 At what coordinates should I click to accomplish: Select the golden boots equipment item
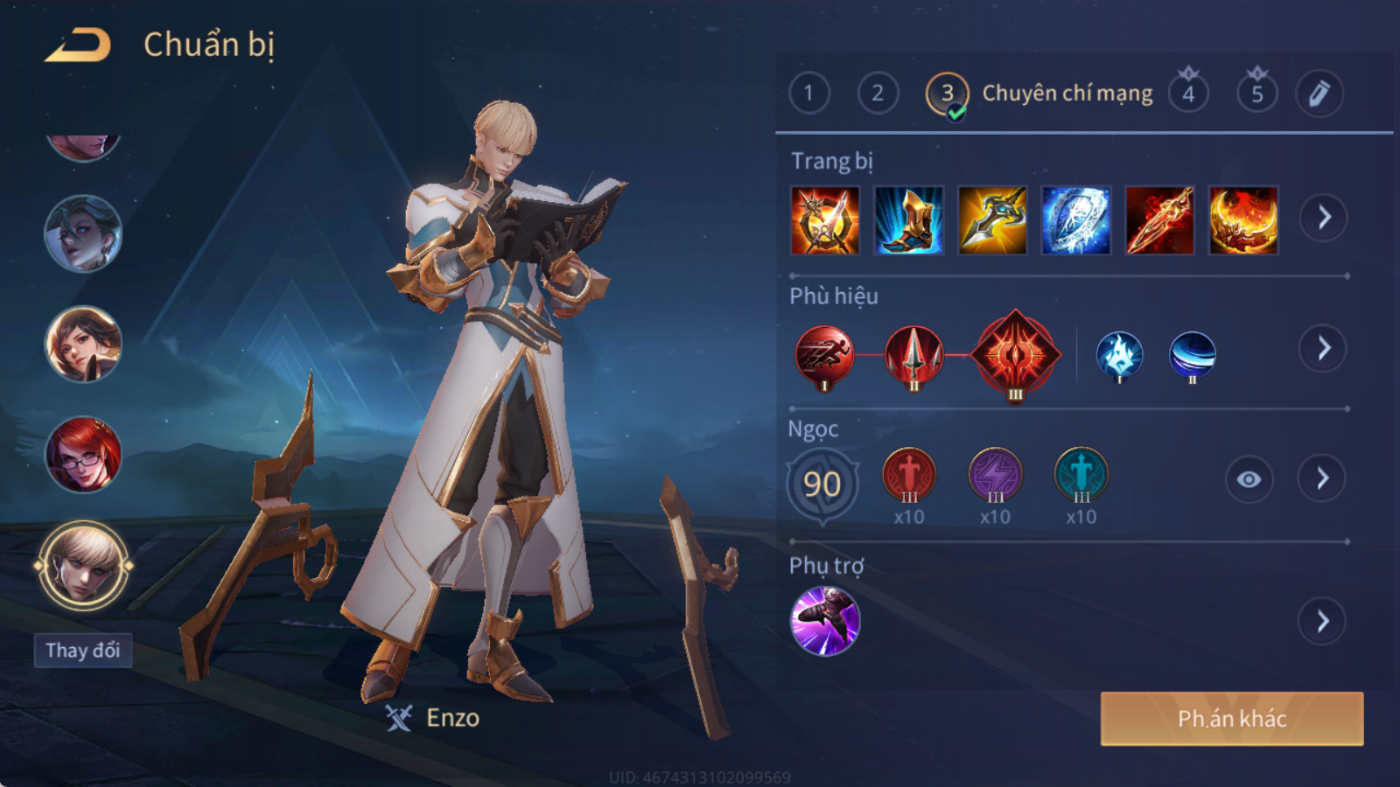click(x=909, y=220)
